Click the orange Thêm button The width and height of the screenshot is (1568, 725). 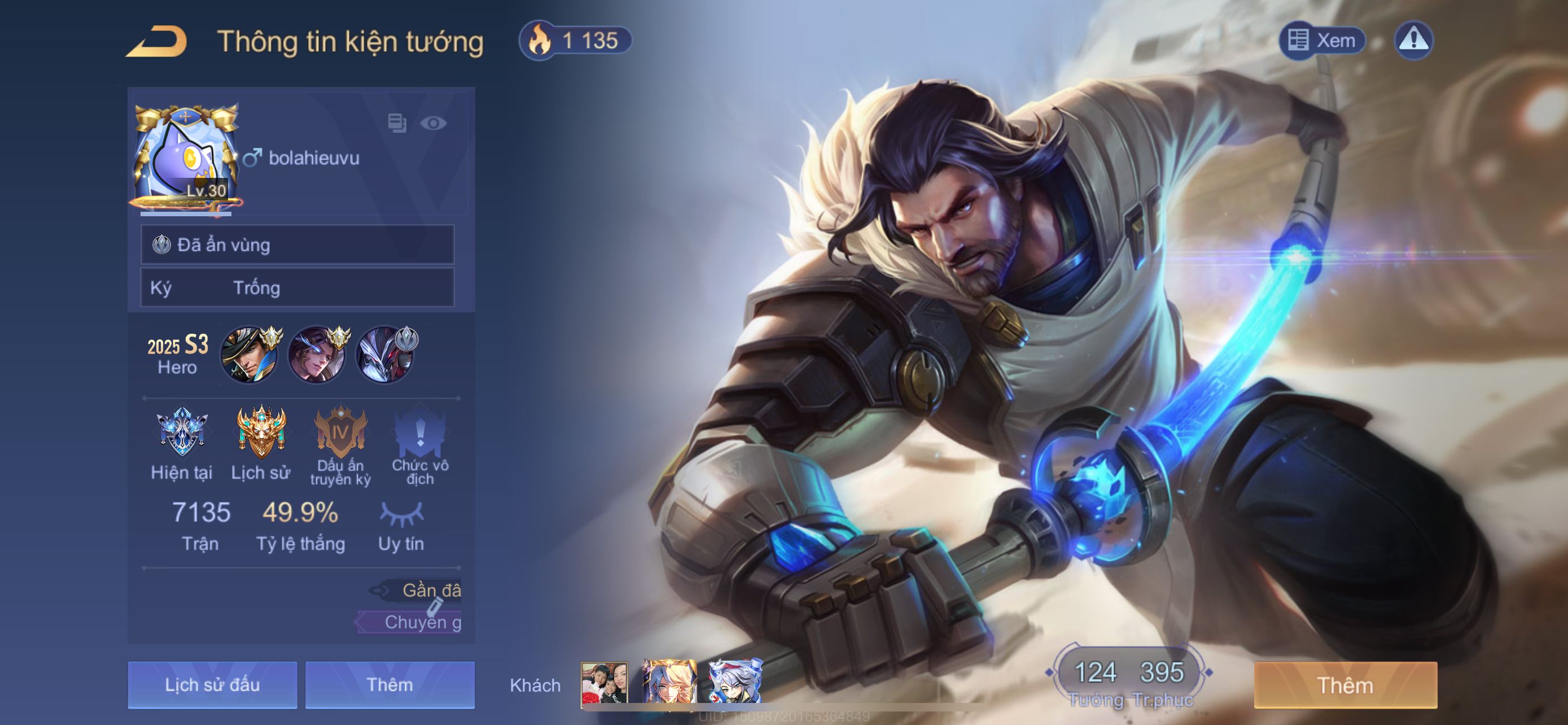pos(1345,685)
